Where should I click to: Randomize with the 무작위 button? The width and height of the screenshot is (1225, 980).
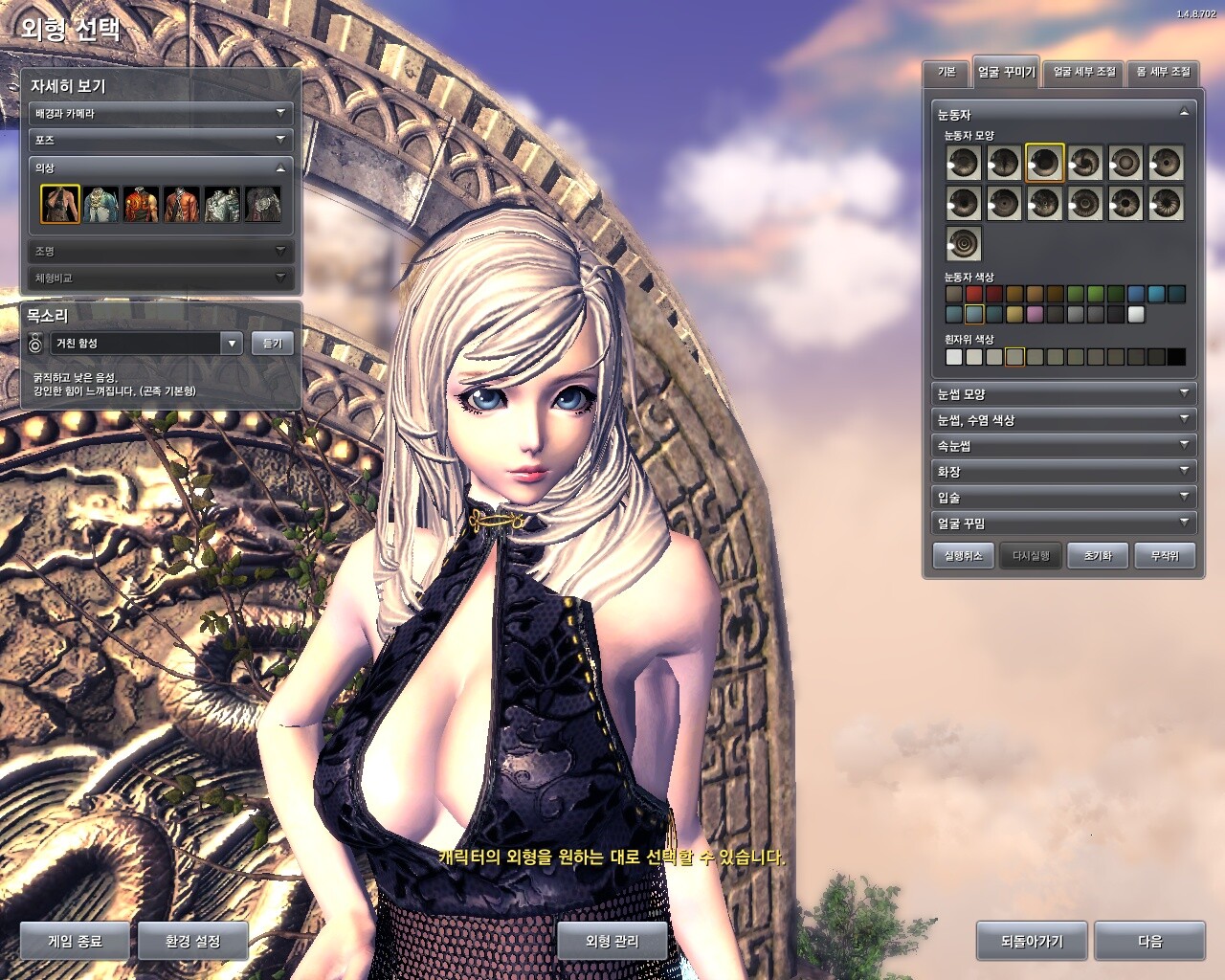[x=1165, y=556]
